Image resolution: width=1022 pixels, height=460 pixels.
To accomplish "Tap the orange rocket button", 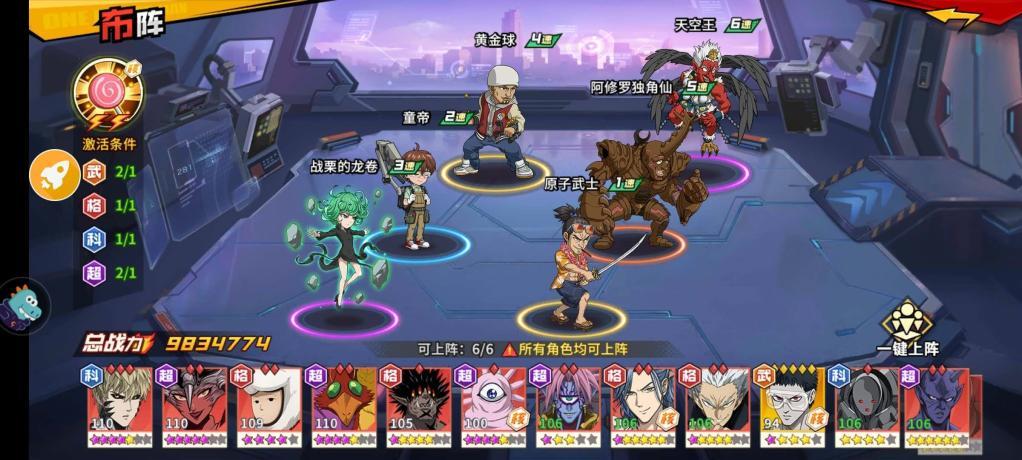I will point(53,175).
